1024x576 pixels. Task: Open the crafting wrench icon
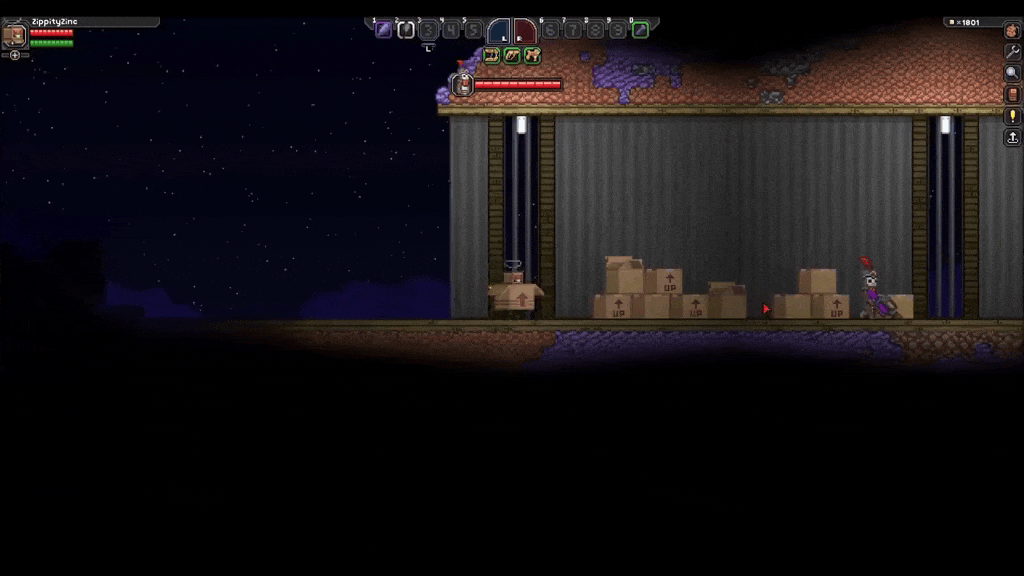1012,52
